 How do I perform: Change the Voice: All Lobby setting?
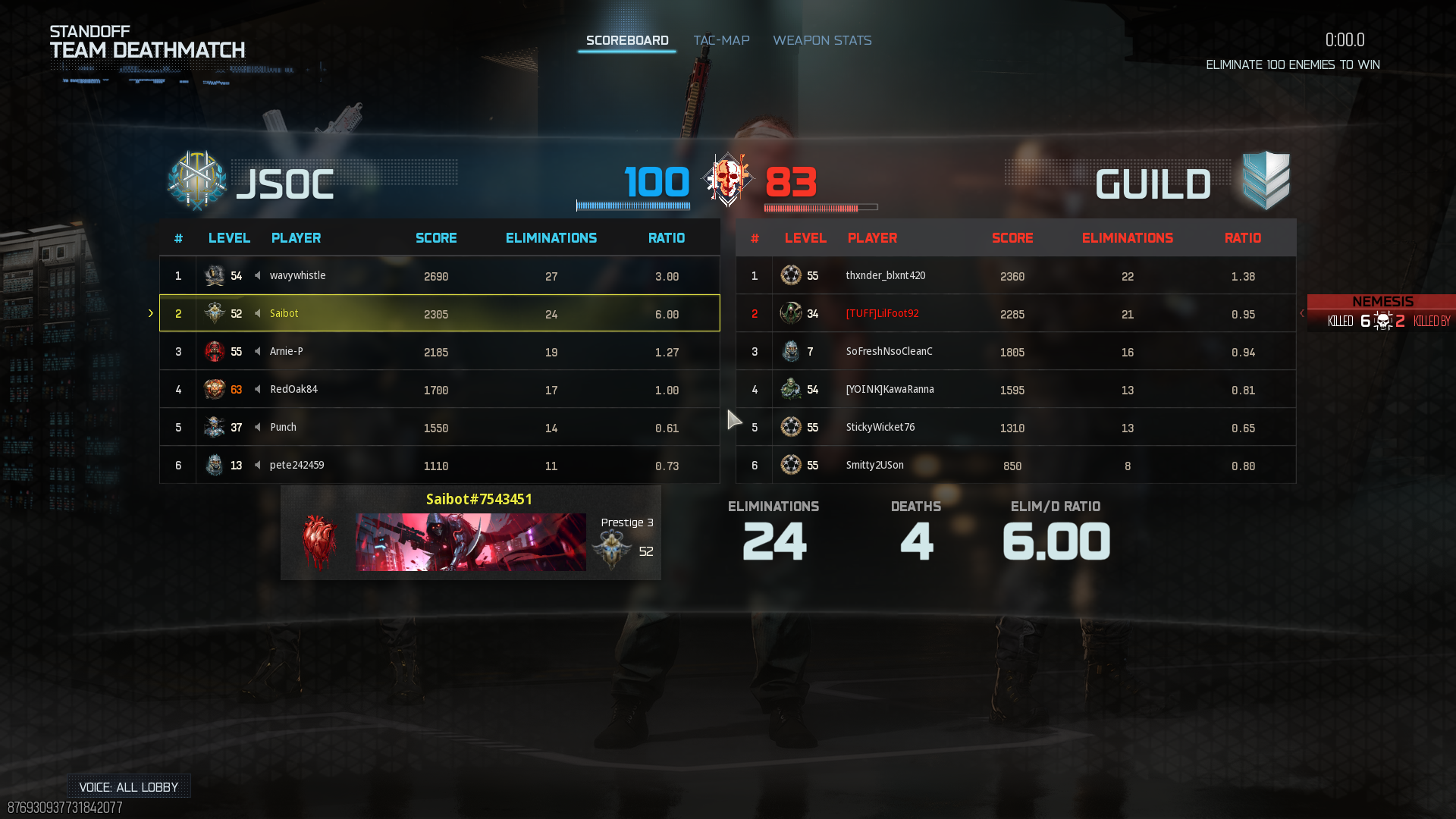[128, 786]
